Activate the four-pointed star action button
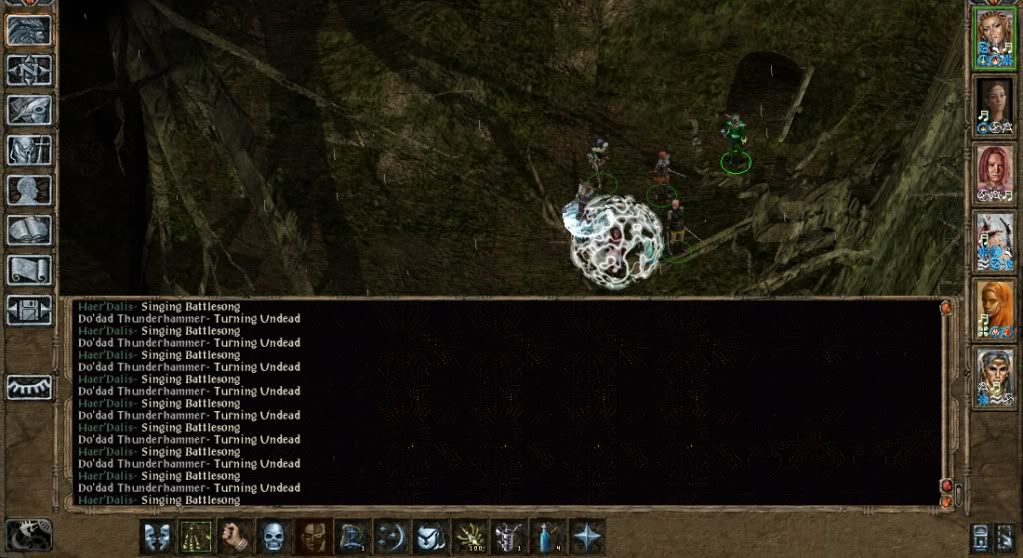This screenshot has width=1023, height=558. 587,536
